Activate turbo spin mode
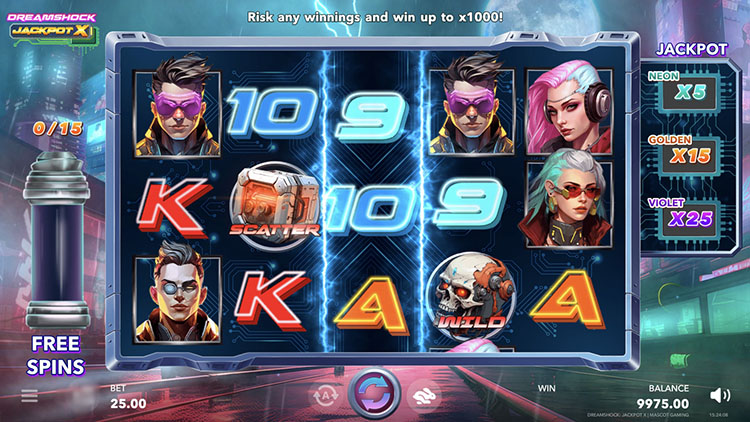Viewport: 750px width, 422px height. pyautogui.click(x=422, y=395)
